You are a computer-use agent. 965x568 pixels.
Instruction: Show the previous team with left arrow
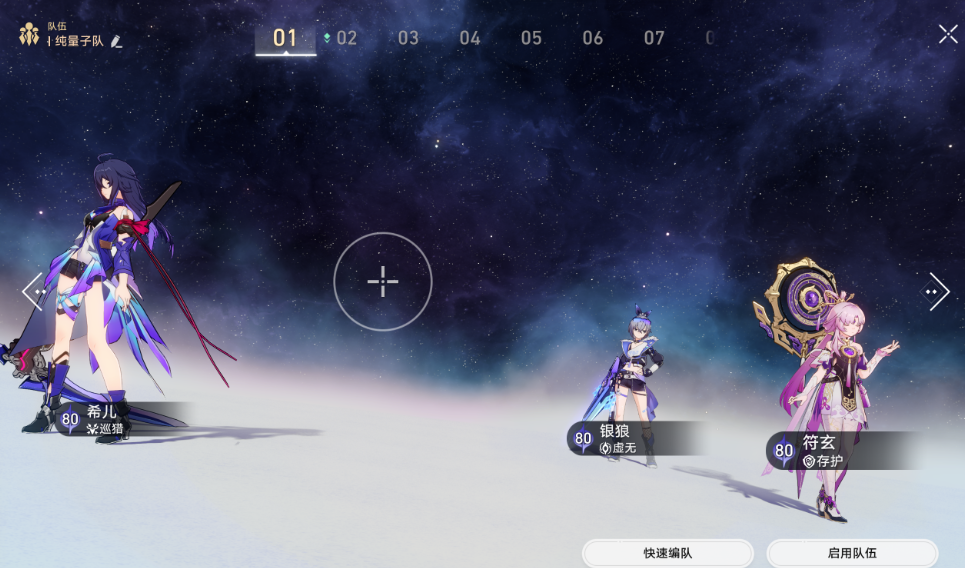[x=33, y=291]
